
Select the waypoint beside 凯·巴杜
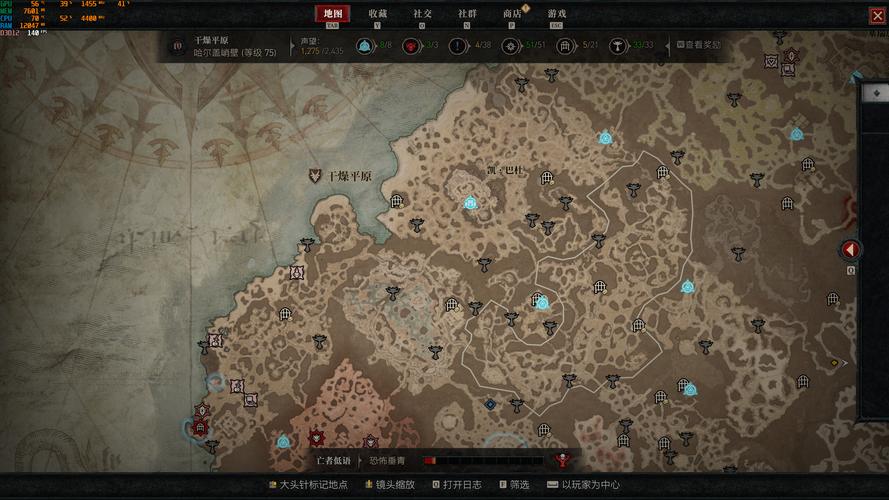[470, 203]
